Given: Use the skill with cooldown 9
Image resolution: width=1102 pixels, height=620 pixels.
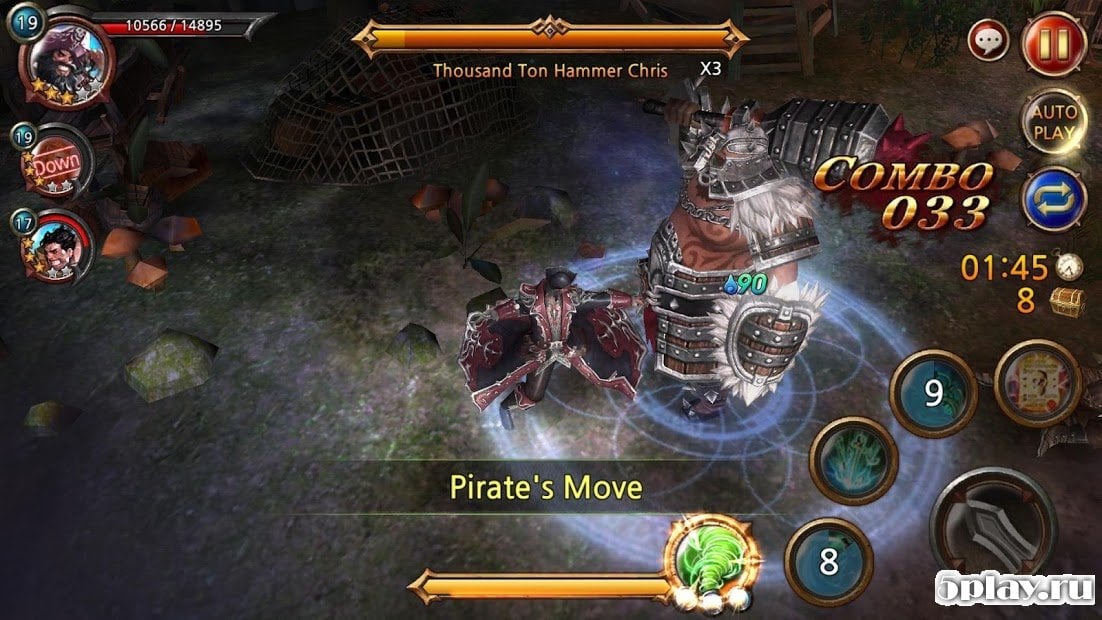Looking at the screenshot, I should click(933, 392).
